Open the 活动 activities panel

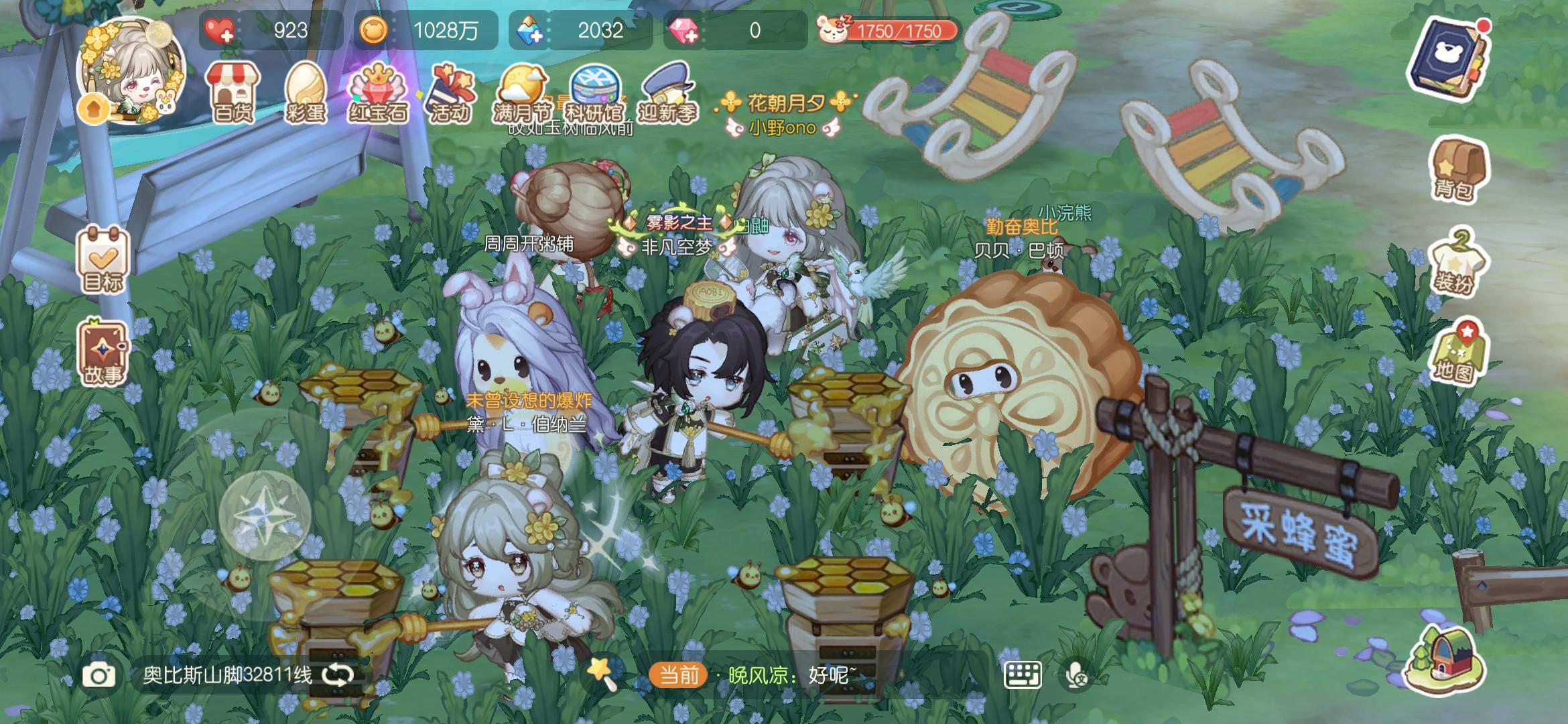pyautogui.click(x=452, y=90)
